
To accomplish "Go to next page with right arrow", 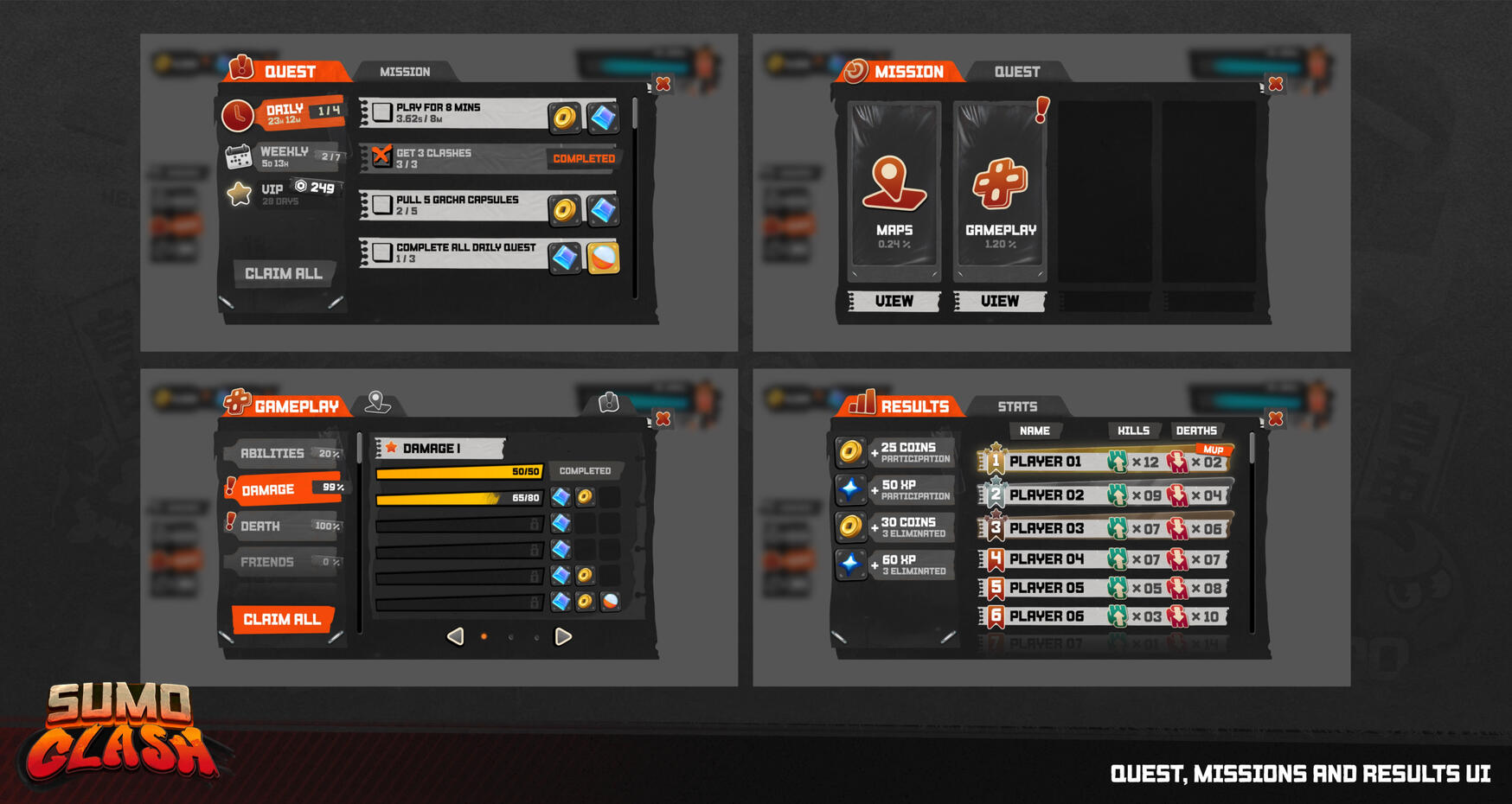I will tap(563, 637).
